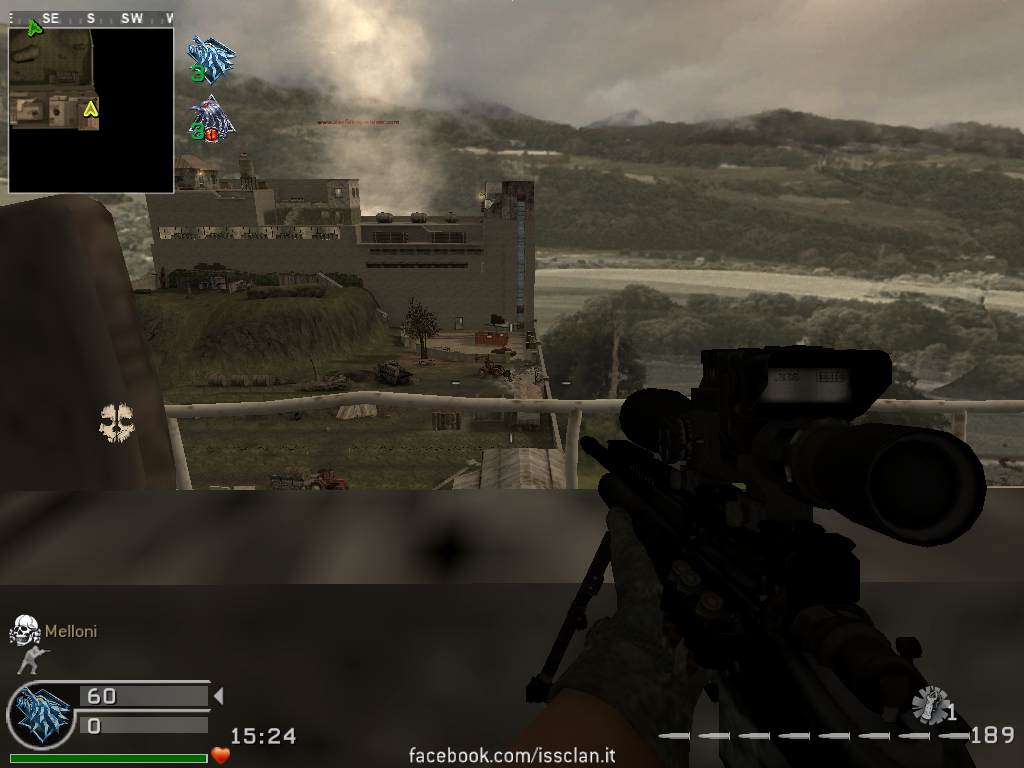Click the round wolf faction emblem
Viewport: 1024px width, 768px height.
40,713
